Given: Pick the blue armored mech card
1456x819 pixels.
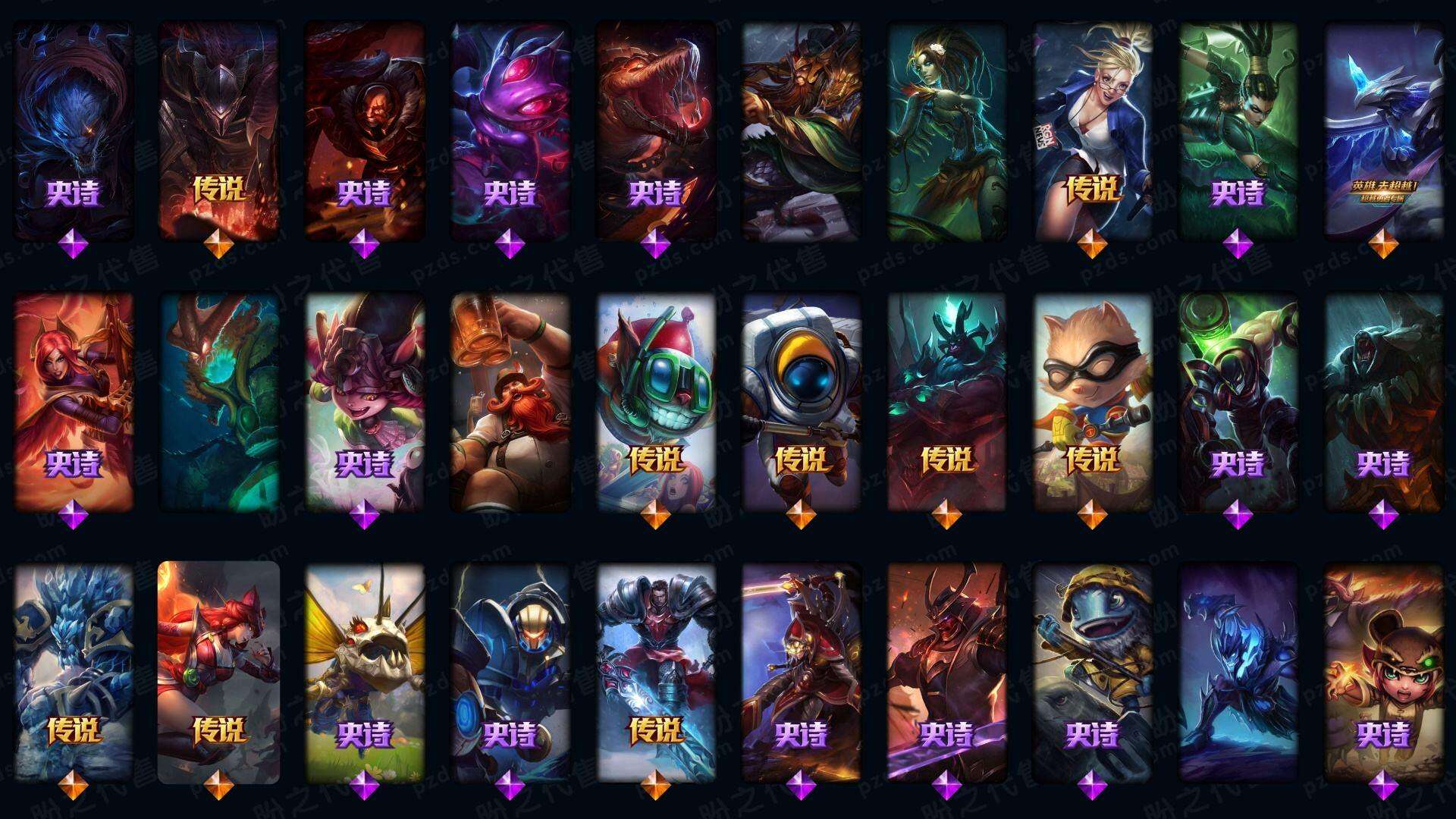Looking at the screenshot, I should pyautogui.click(x=510, y=671).
